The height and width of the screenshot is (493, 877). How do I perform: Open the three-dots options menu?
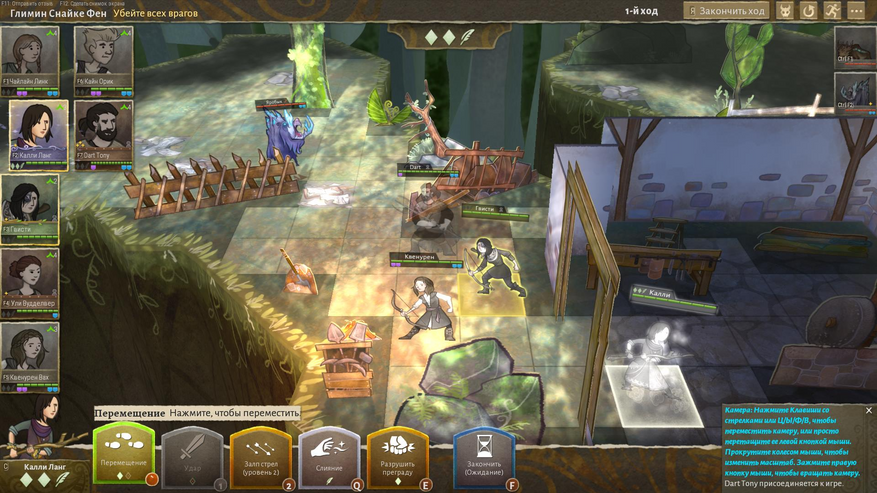coord(856,11)
